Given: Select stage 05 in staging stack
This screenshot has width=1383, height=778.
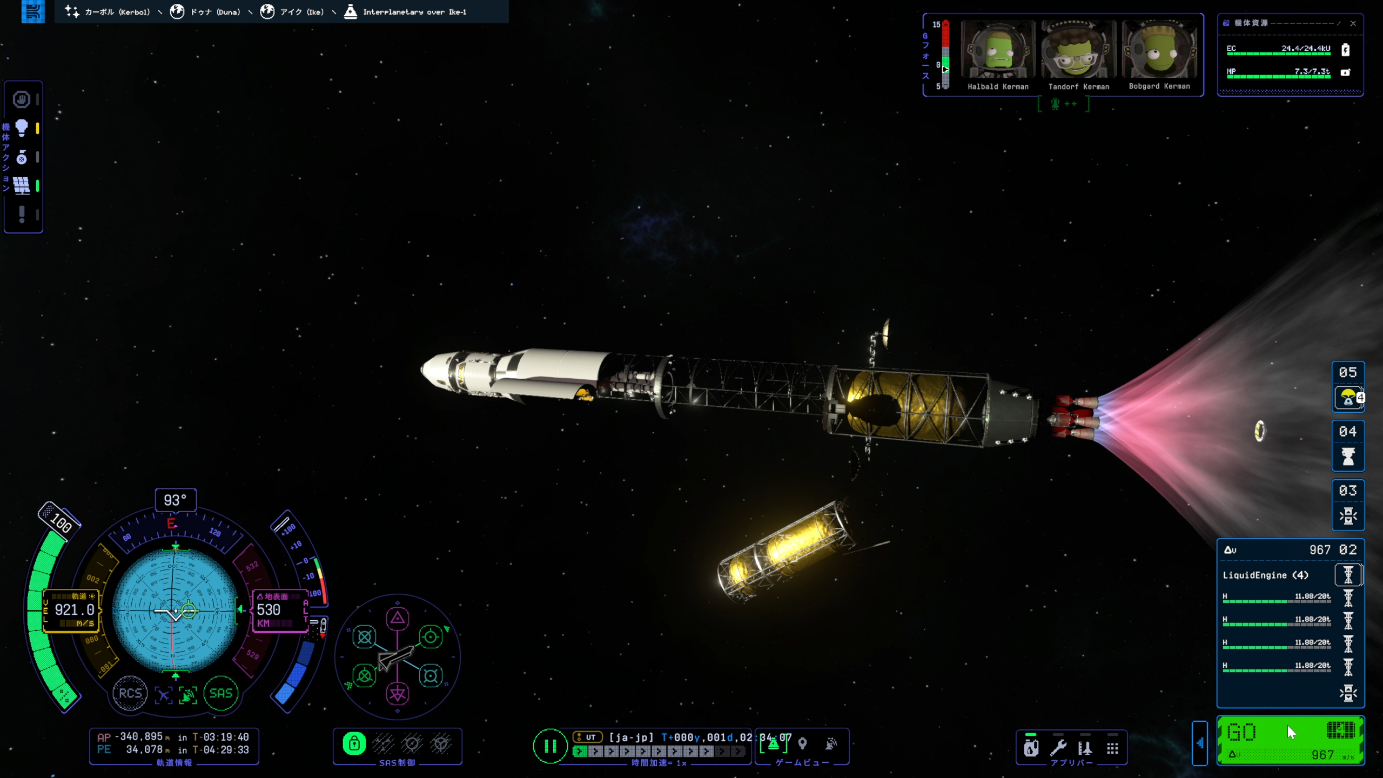Looking at the screenshot, I should [1348, 385].
